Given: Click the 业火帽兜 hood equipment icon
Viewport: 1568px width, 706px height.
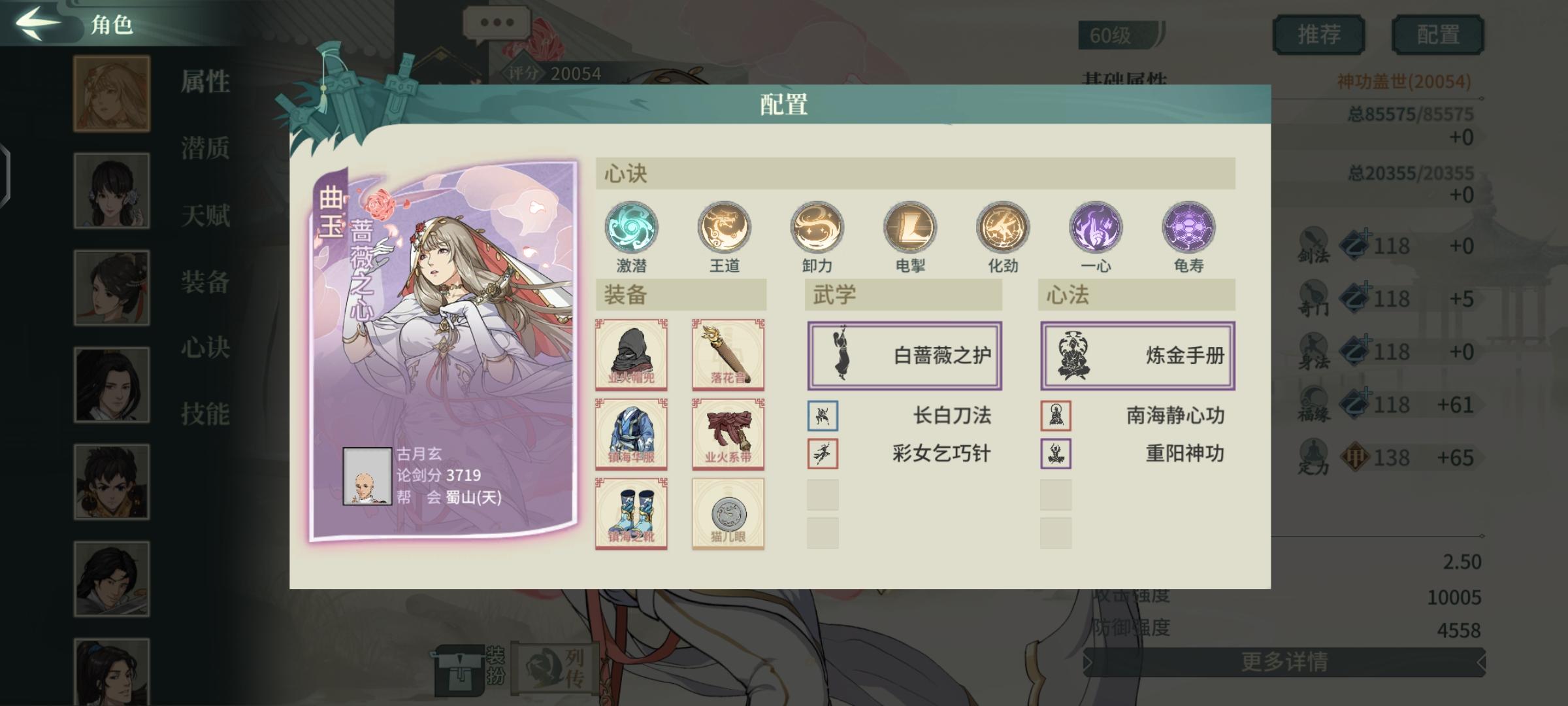Looking at the screenshot, I should [631, 355].
